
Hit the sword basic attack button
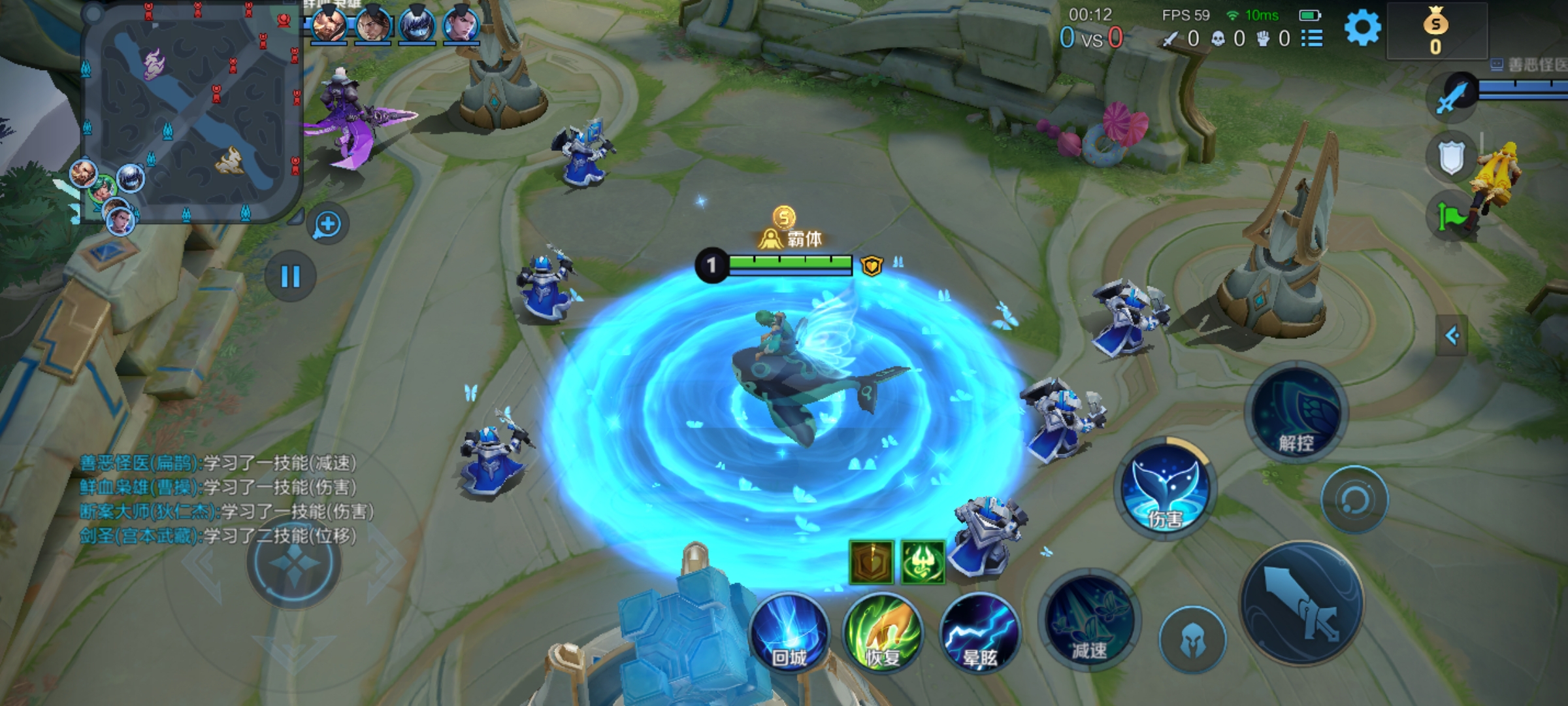tap(1301, 603)
